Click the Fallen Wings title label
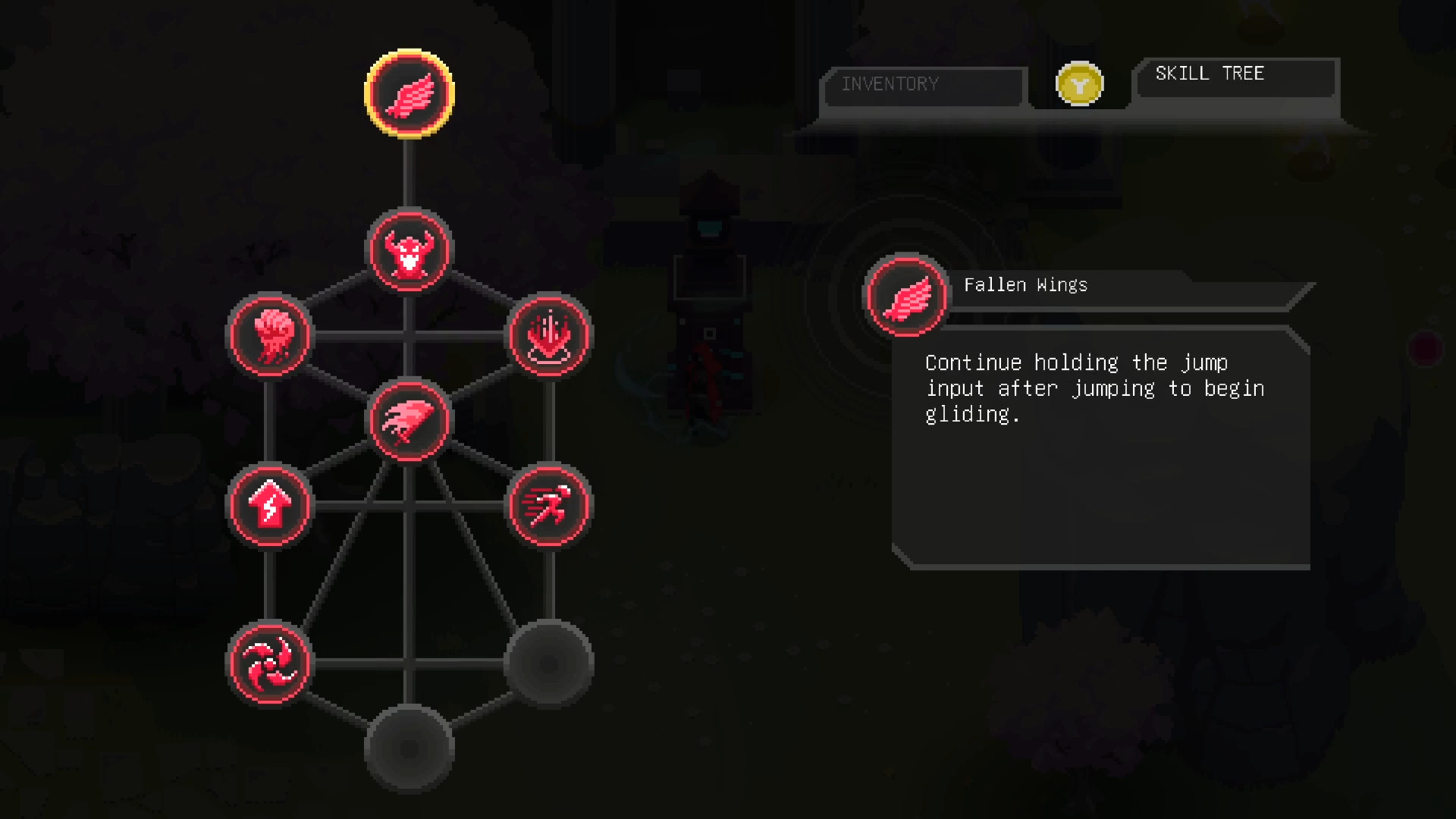Viewport: 1456px width, 819px height. tap(1025, 284)
